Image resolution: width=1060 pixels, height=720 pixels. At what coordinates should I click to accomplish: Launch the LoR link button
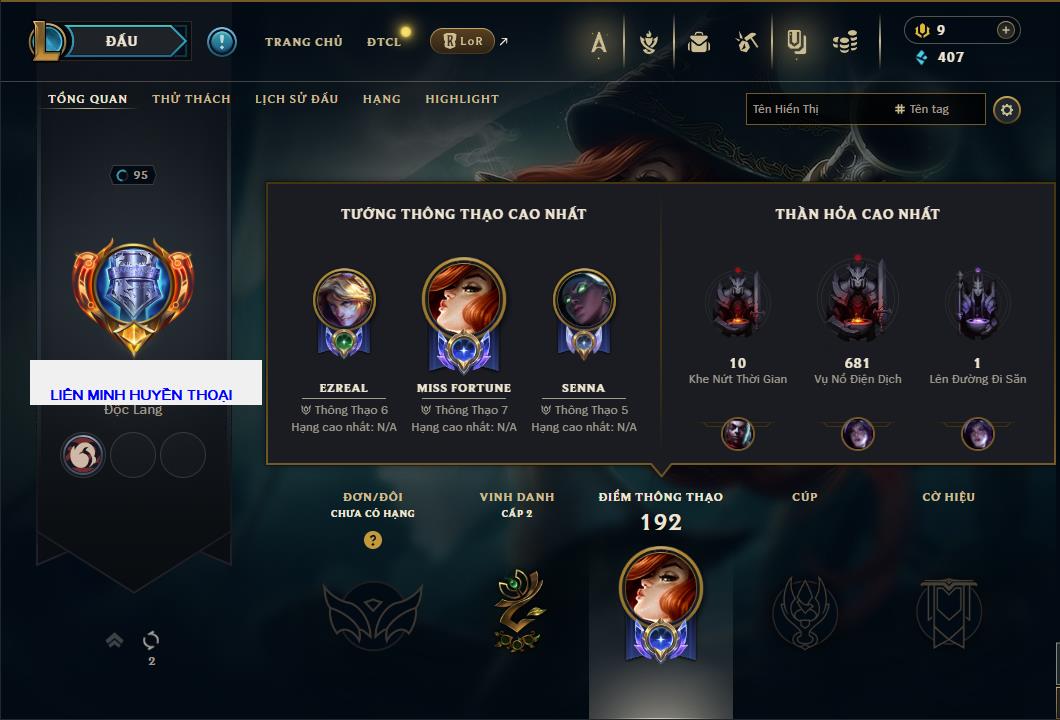pyautogui.click(x=462, y=42)
